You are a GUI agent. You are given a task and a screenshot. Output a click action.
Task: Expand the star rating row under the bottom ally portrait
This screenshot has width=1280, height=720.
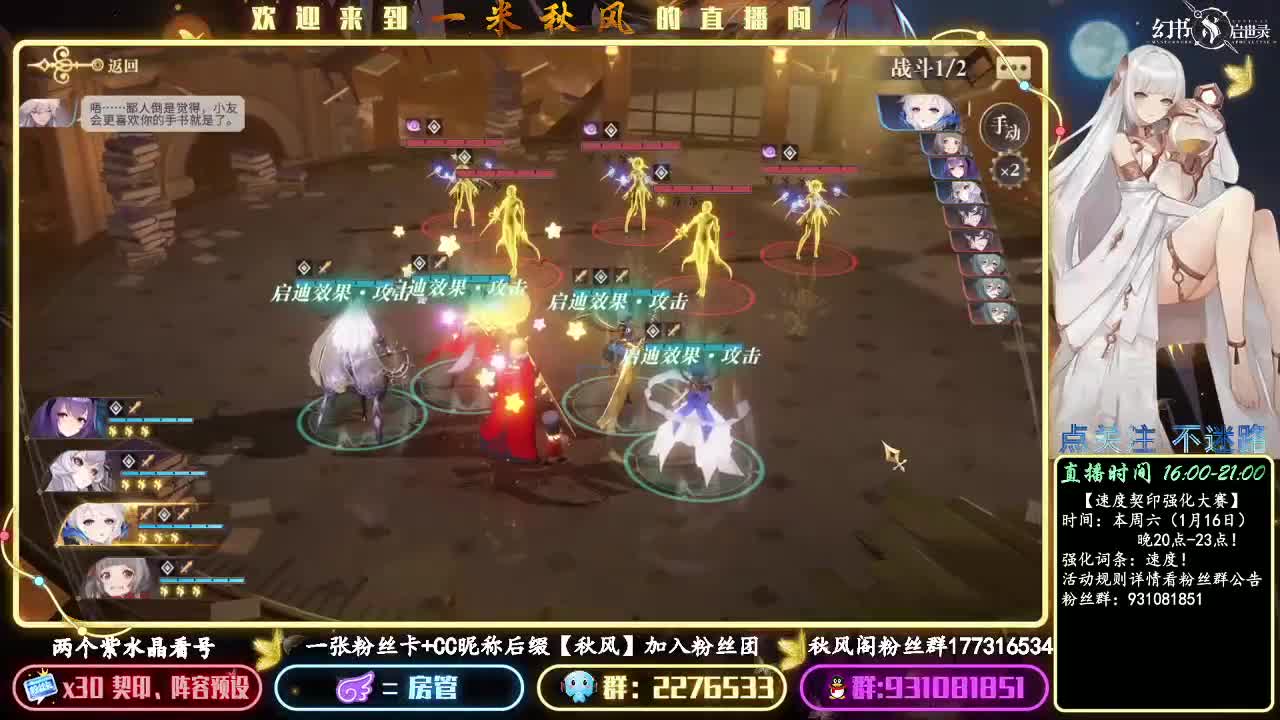[178, 590]
